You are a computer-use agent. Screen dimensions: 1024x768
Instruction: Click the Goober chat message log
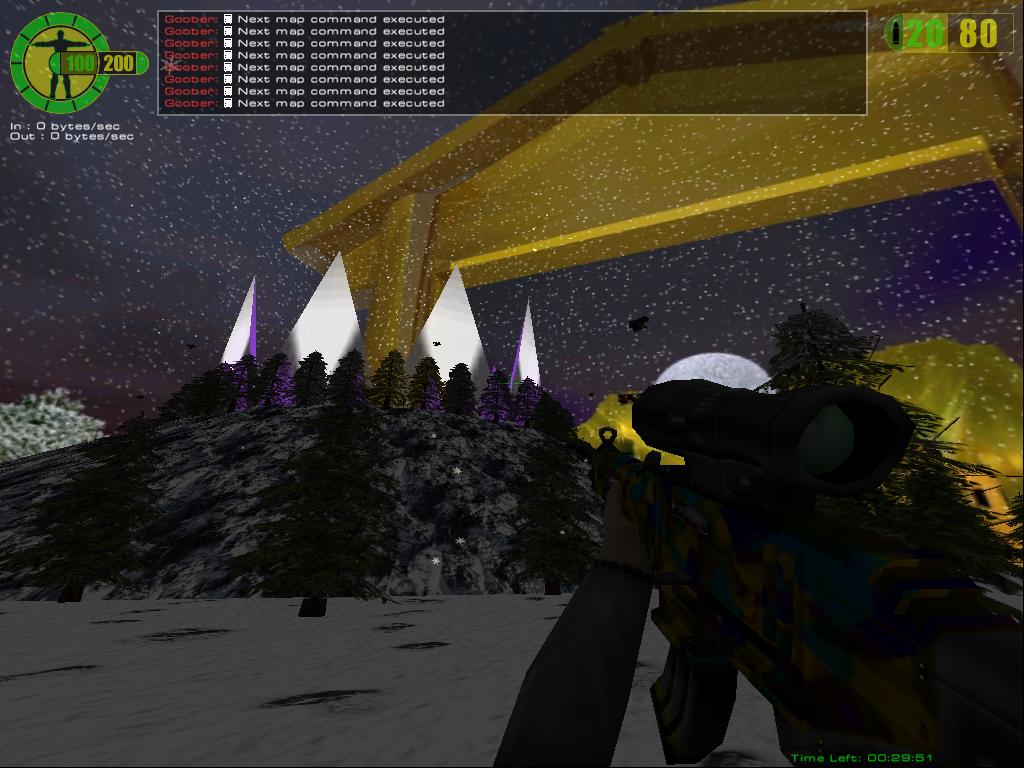click(x=511, y=62)
